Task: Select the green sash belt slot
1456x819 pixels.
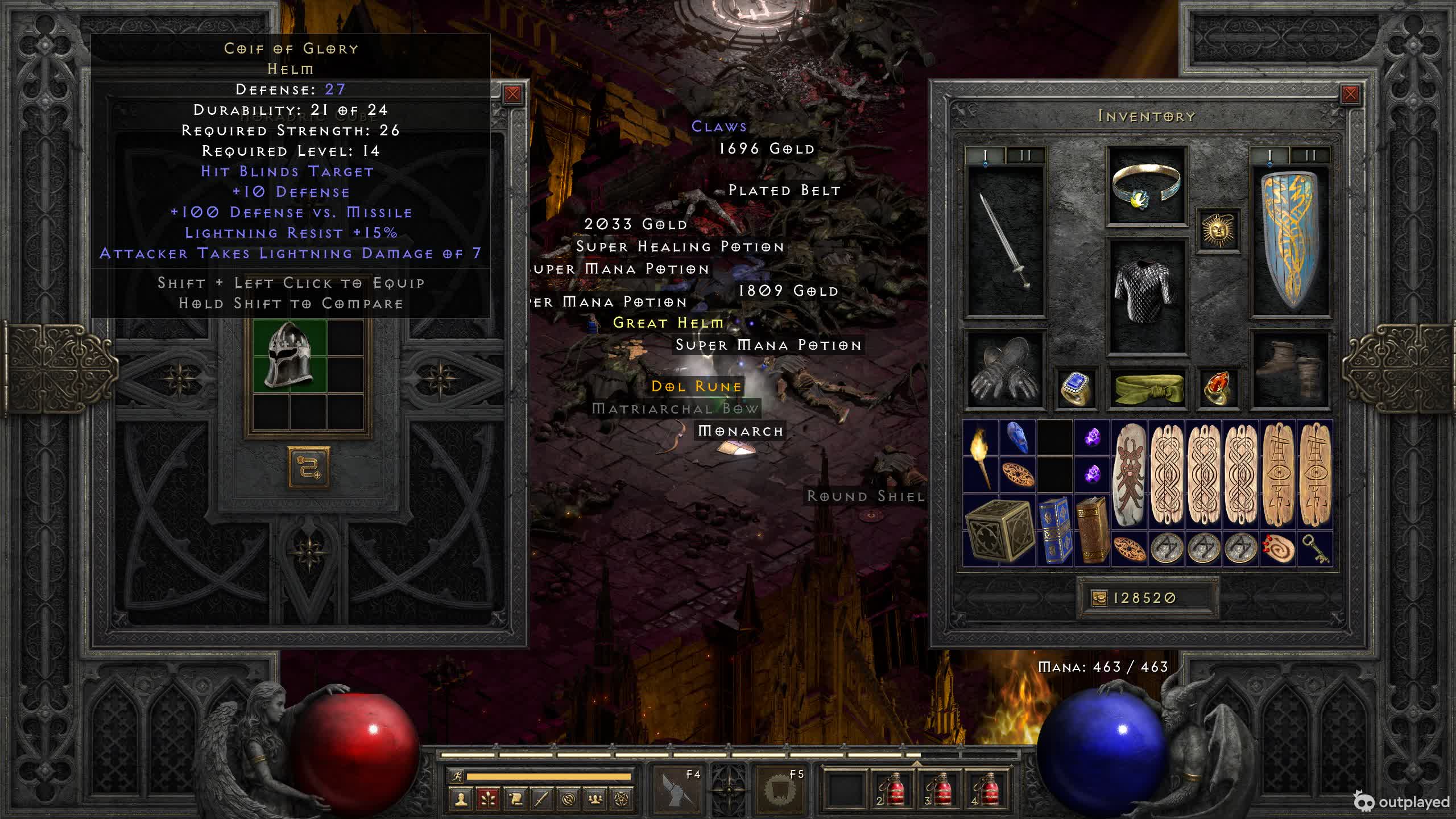Action: 1146,389
